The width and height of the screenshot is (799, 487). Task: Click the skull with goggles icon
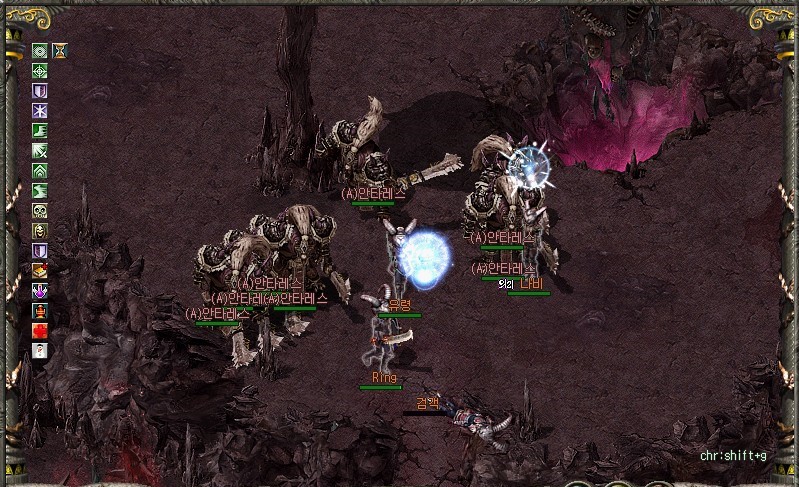point(40,210)
